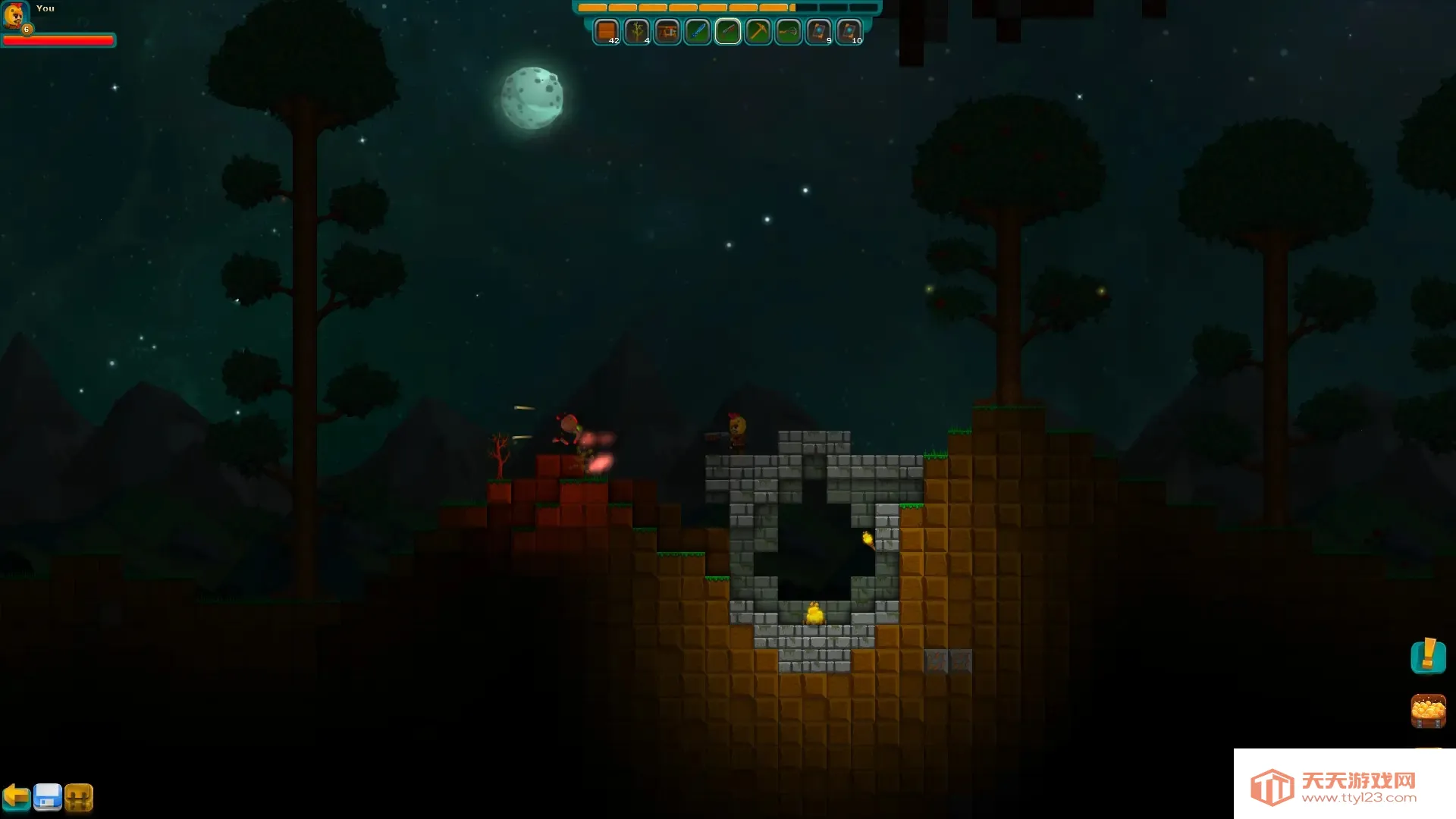Open the gold treasure chest button
Image resolution: width=1456 pixels, height=819 pixels.
(x=1428, y=711)
